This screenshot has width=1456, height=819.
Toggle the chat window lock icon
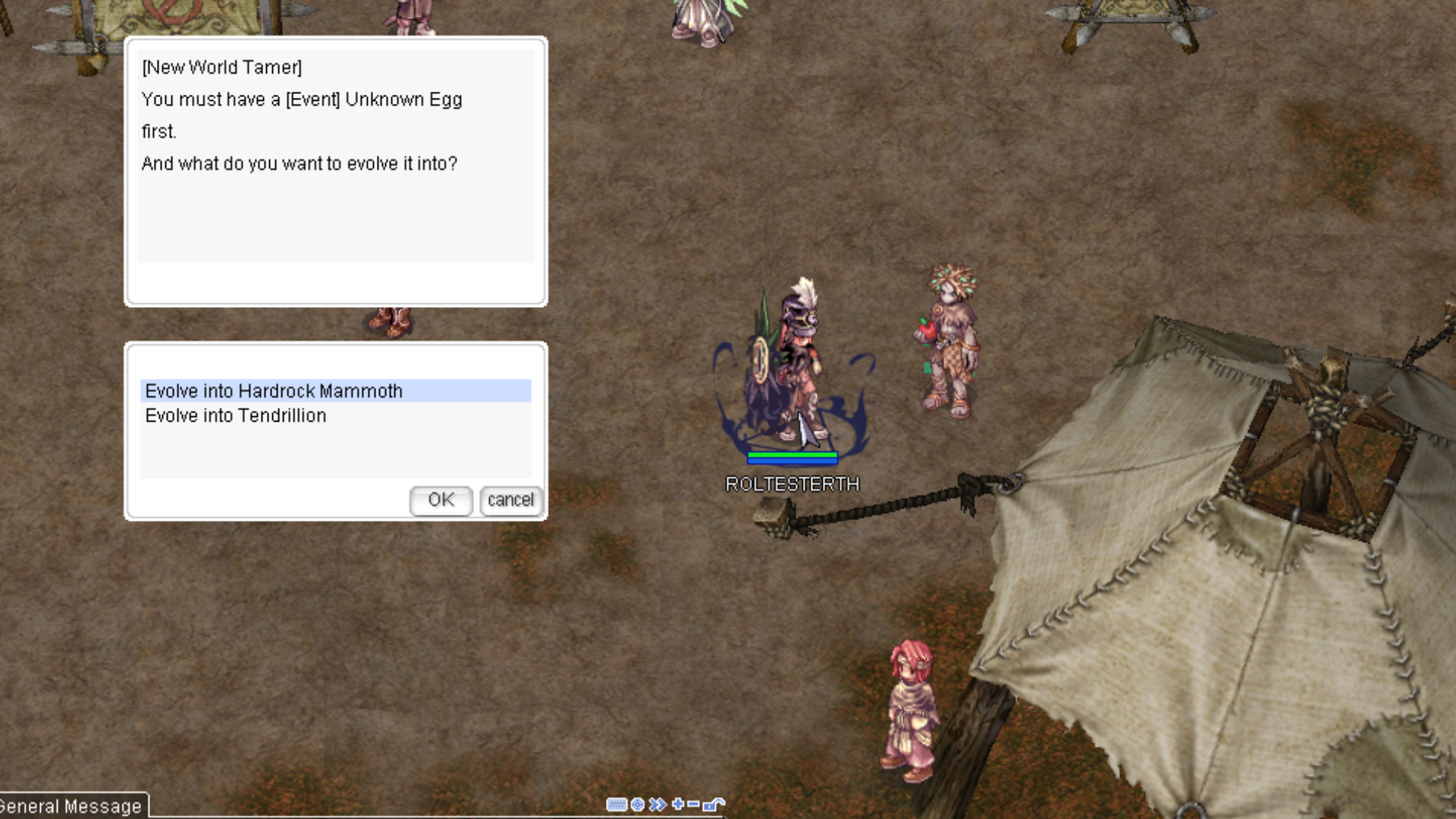point(714,804)
